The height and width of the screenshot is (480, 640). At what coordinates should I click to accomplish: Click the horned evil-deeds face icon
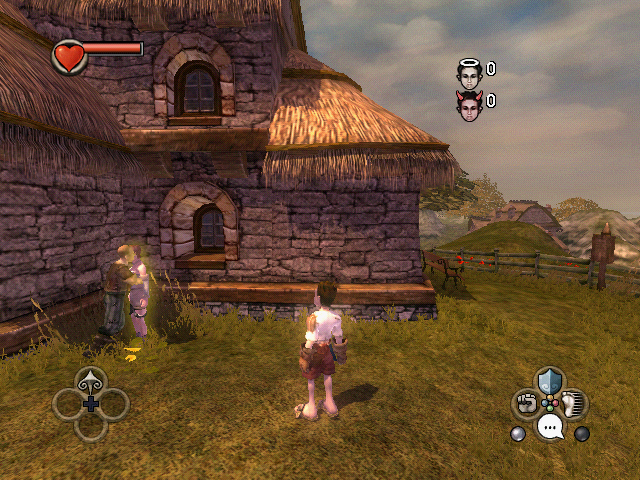click(469, 102)
